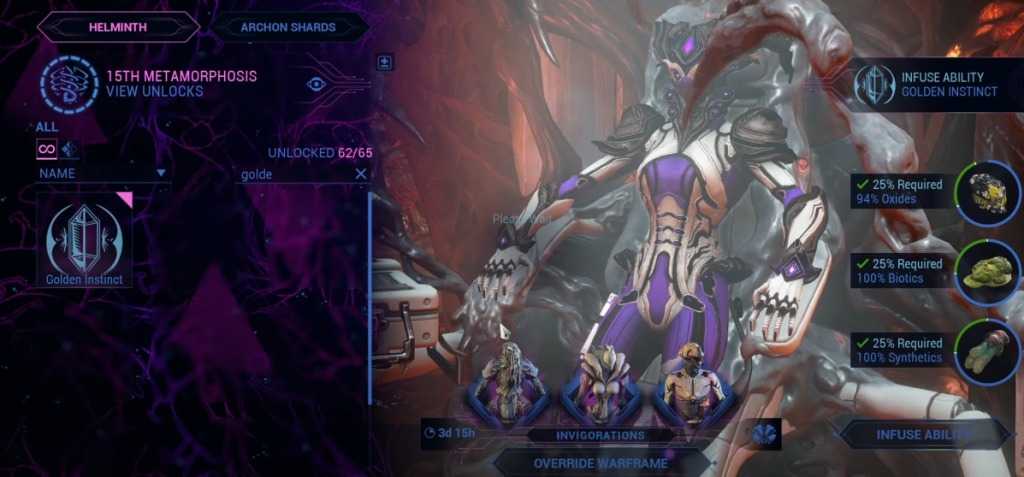Image resolution: width=1024 pixels, height=477 pixels.
Task: Select the infinity ALL filter icon
Action: 46,149
